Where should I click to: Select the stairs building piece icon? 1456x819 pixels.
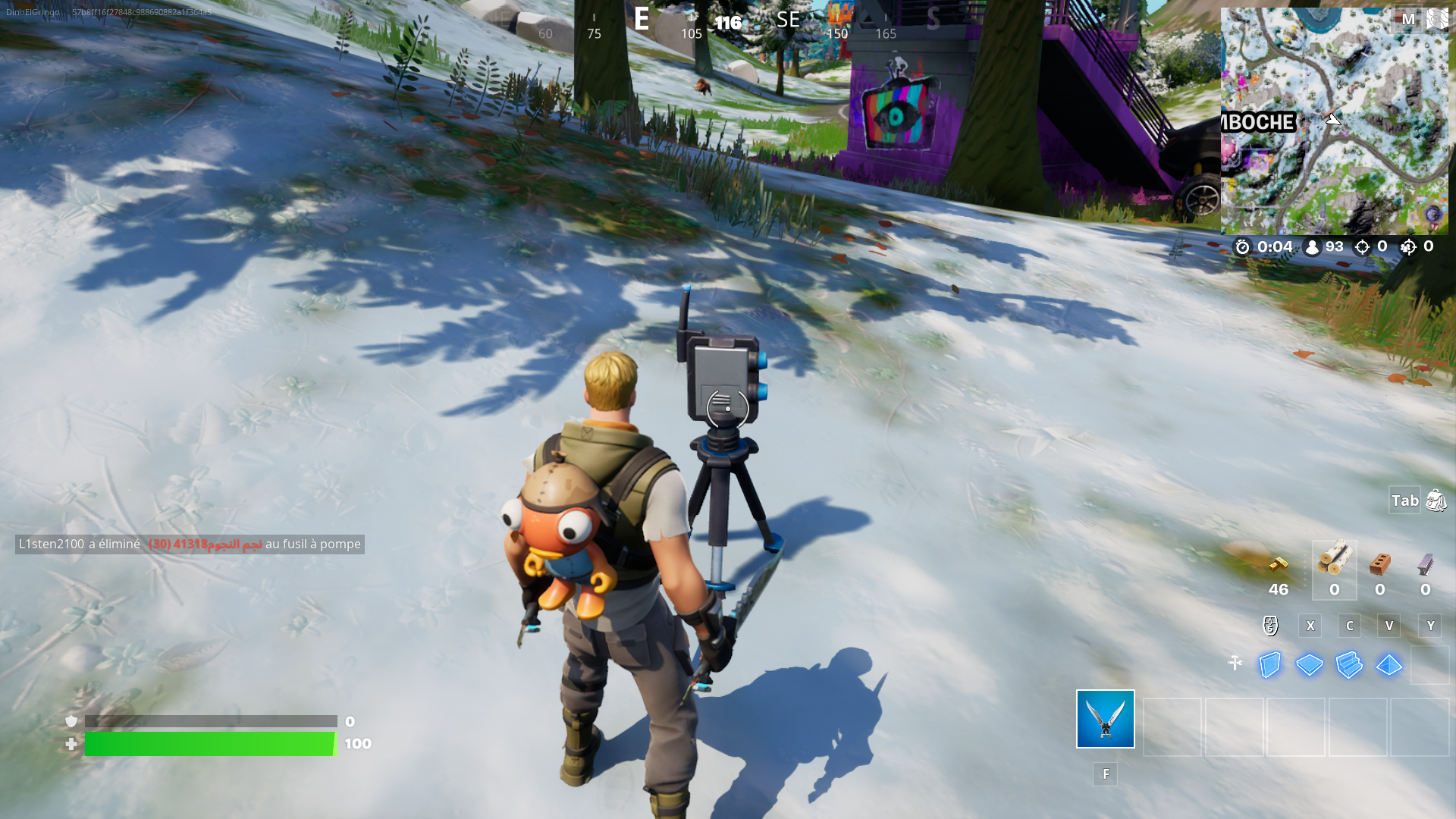point(1348,665)
